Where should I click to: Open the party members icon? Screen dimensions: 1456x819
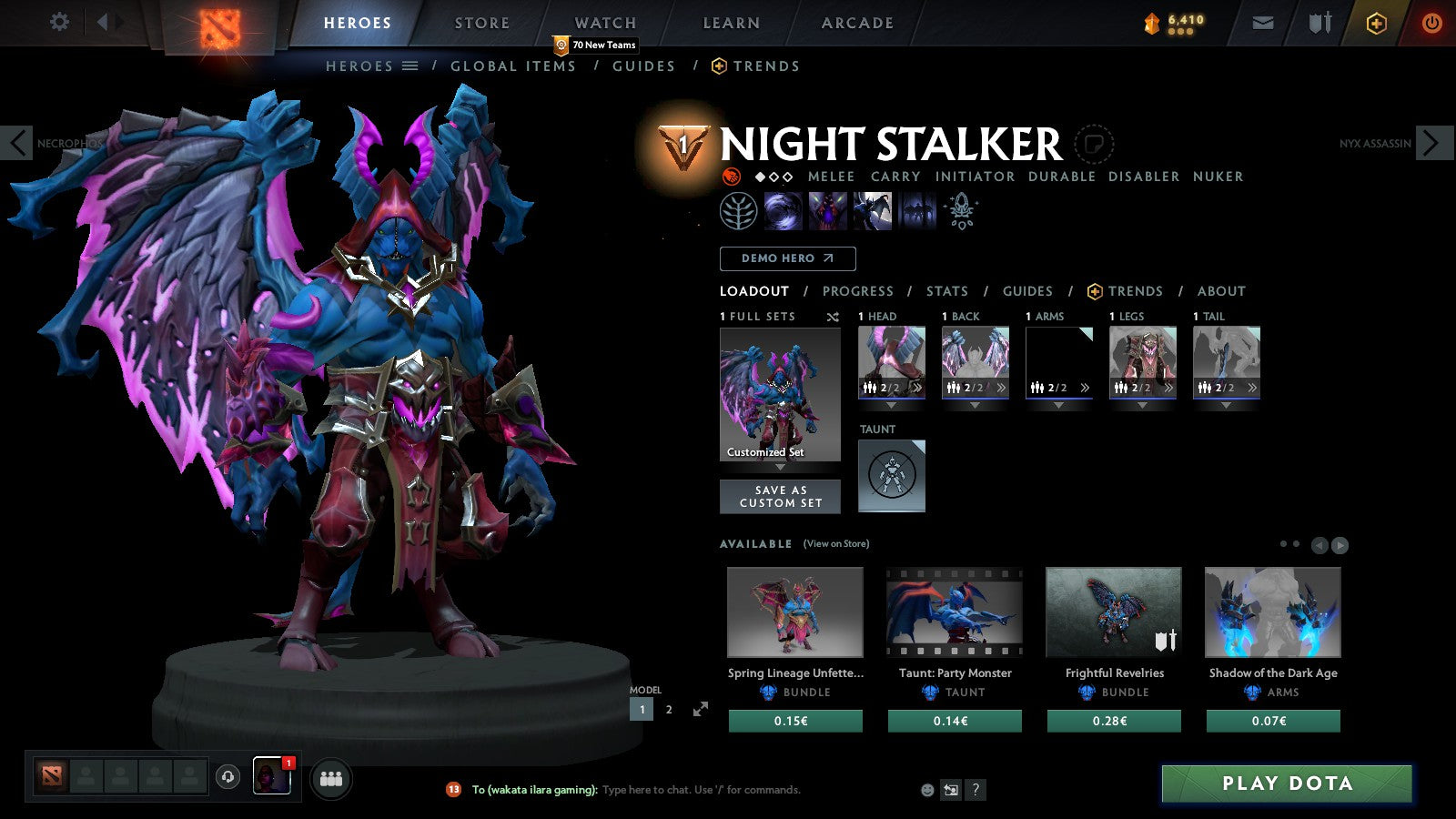click(332, 777)
